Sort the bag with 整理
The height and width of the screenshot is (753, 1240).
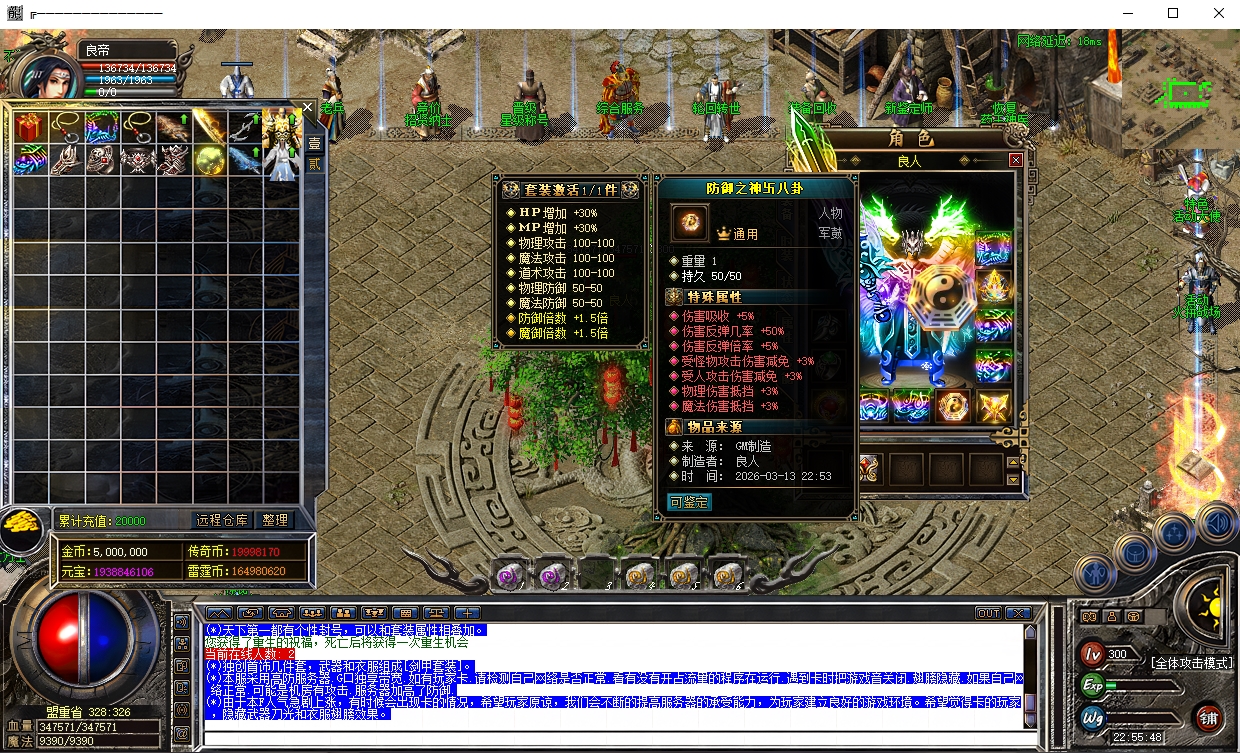pyautogui.click(x=275, y=520)
